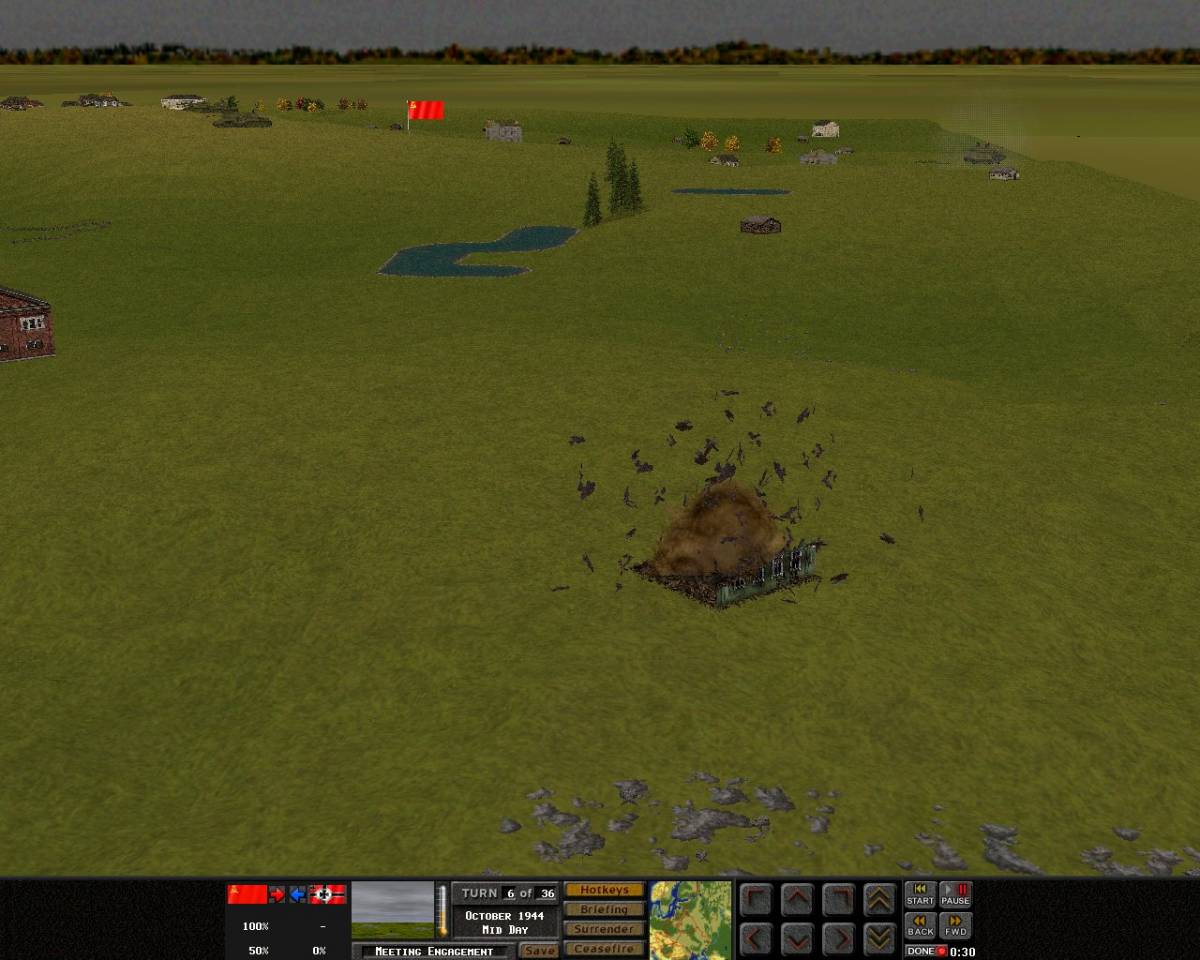Rotate camera left with top-left corner arrow
The width and height of the screenshot is (1200, 960).
(x=757, y=900)
